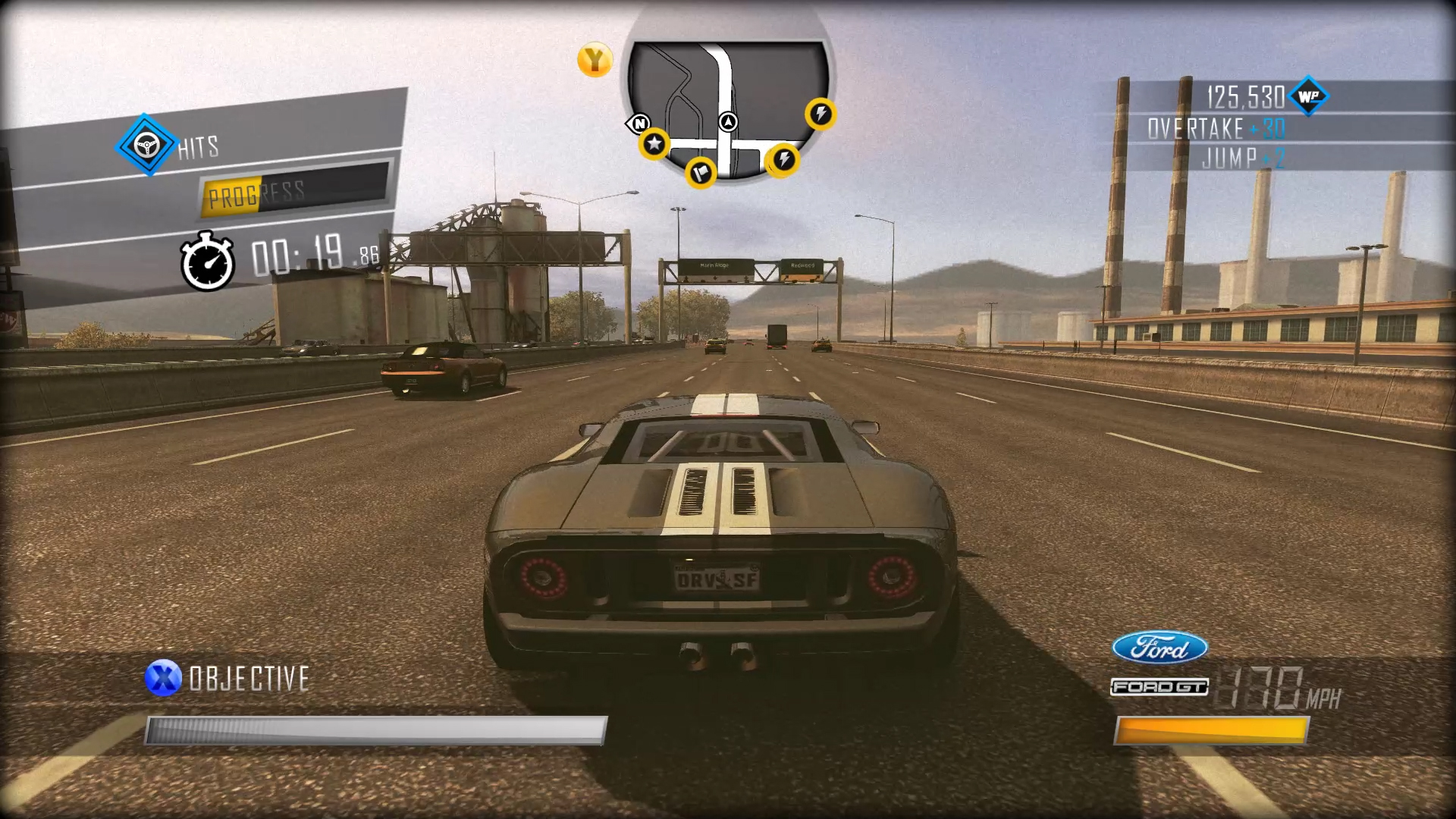Select the steering wheel icon beside Hits
The height and width of the screenshot is (819, 1456).
(146, 143)
